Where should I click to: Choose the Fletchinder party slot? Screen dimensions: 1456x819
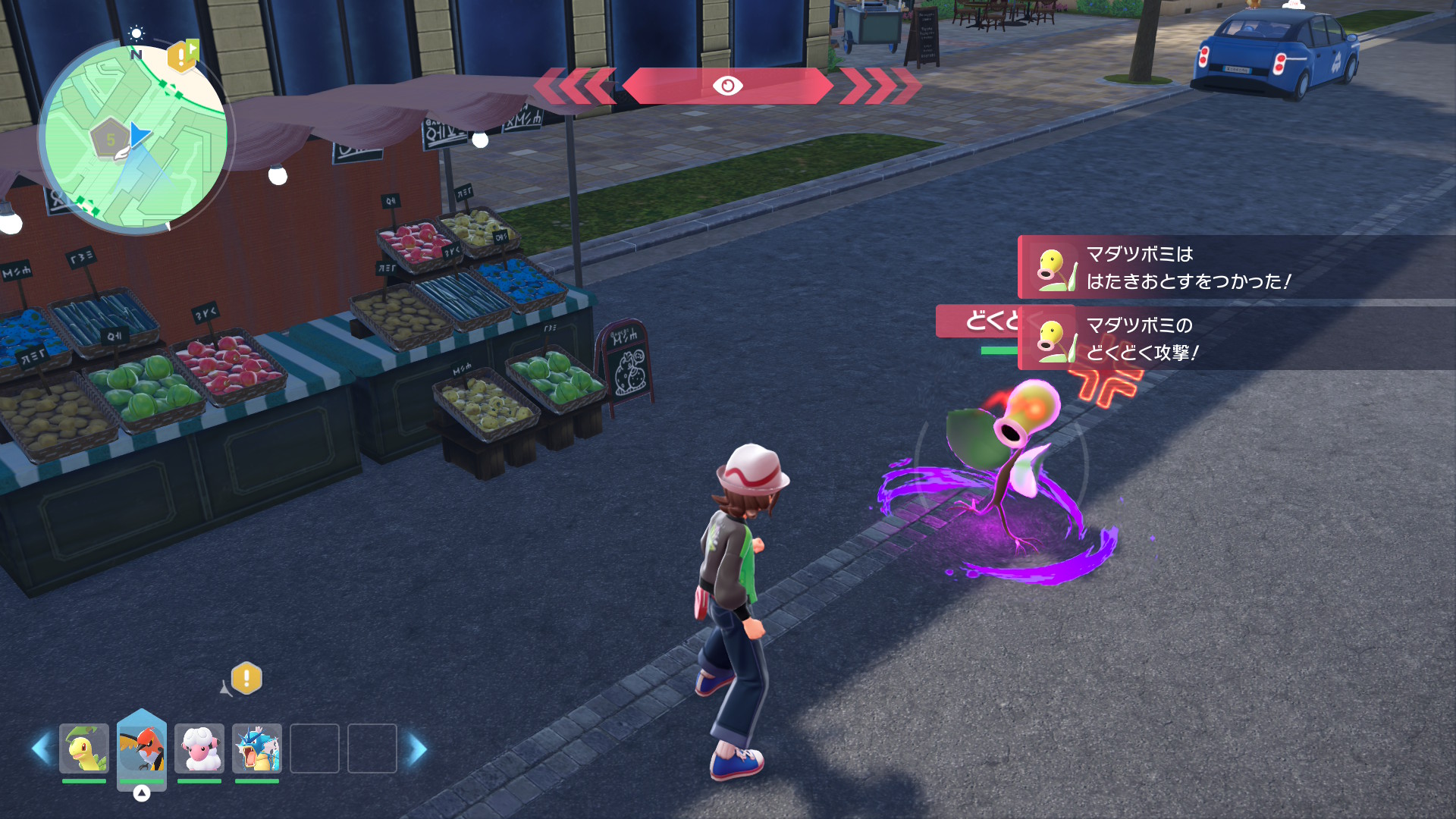[142, 748]
